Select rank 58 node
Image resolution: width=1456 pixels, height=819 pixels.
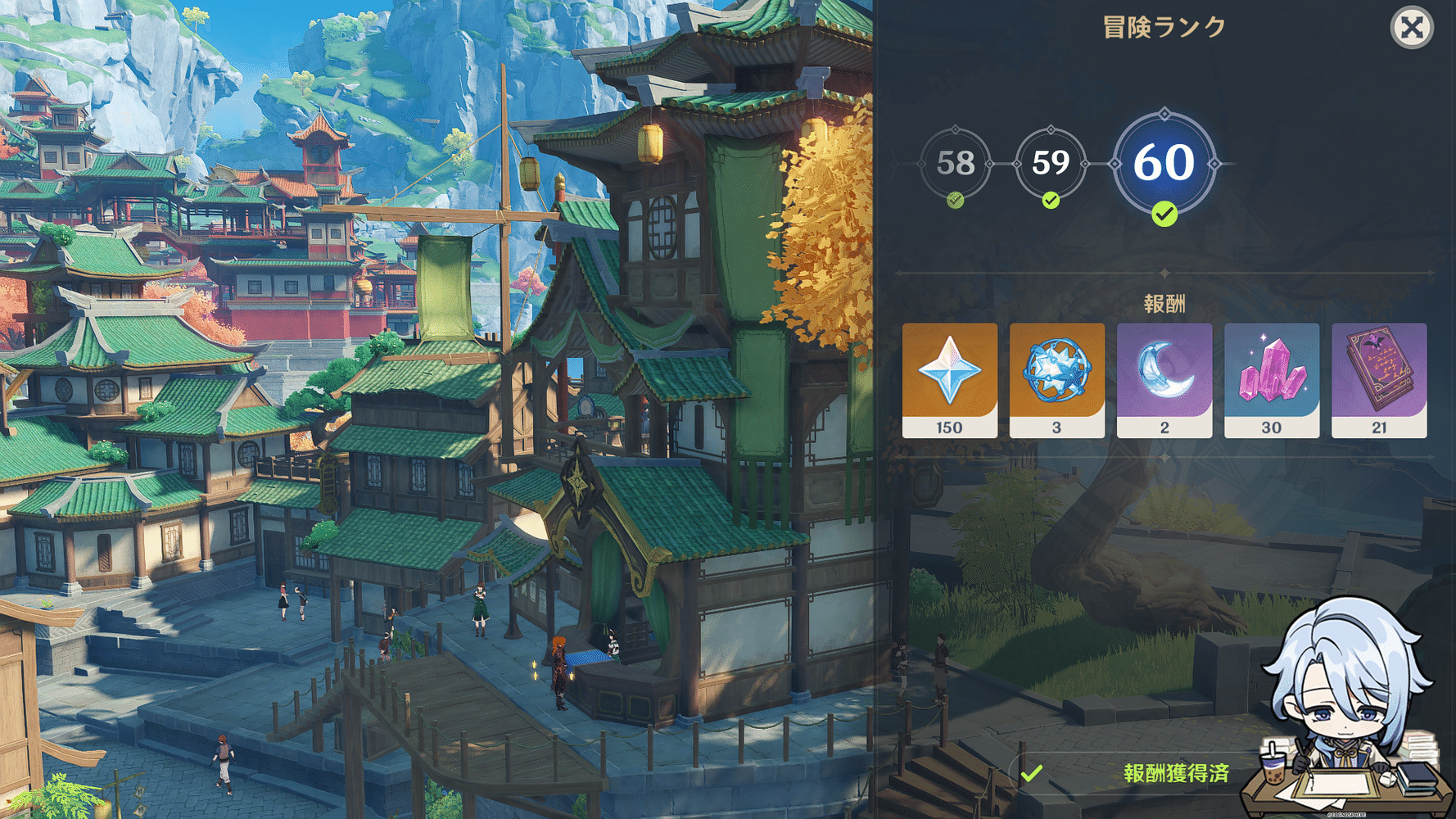click(955, 163)
